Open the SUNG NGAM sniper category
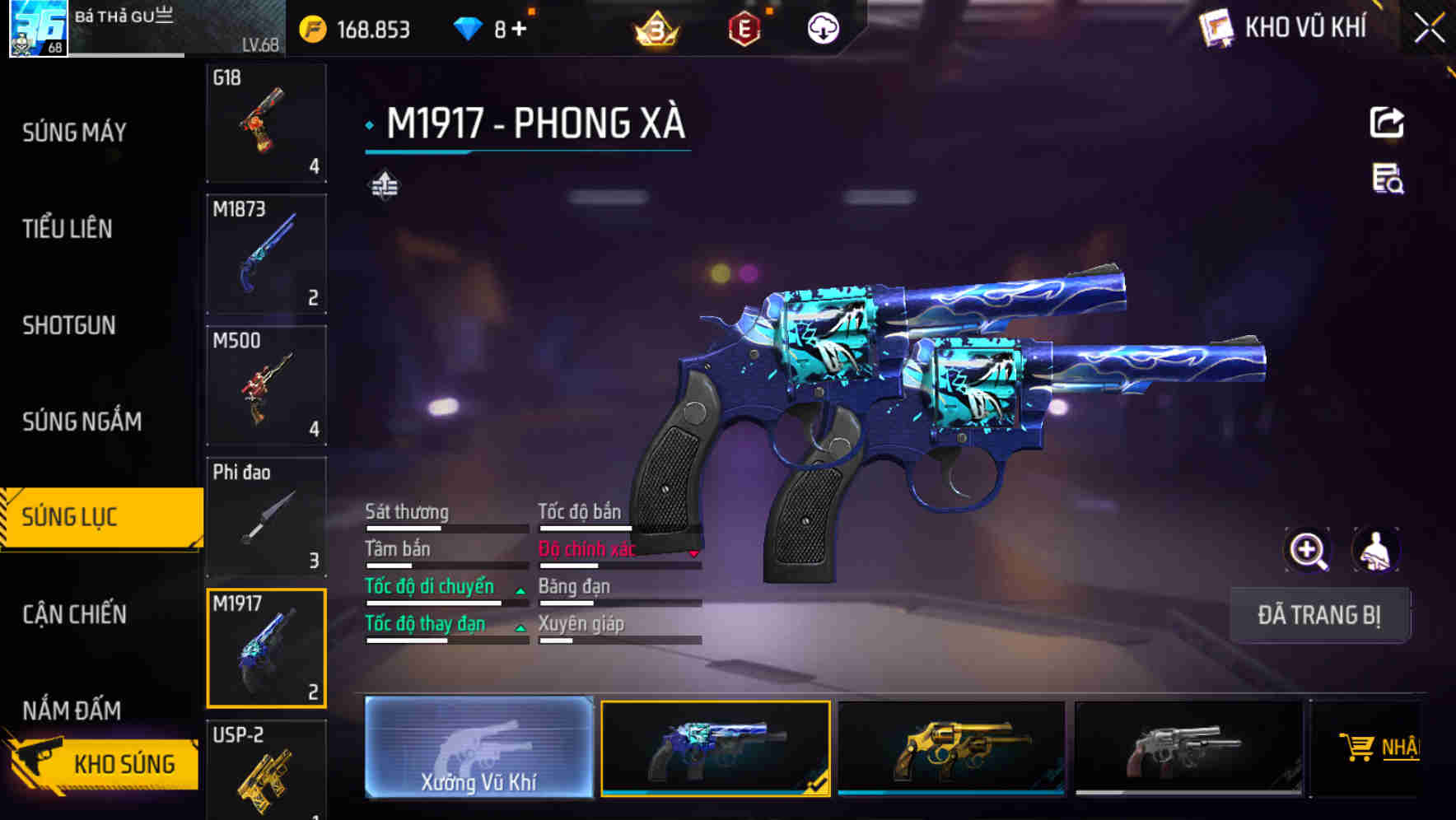This screenshot has height=820, width=1456. 79,422
